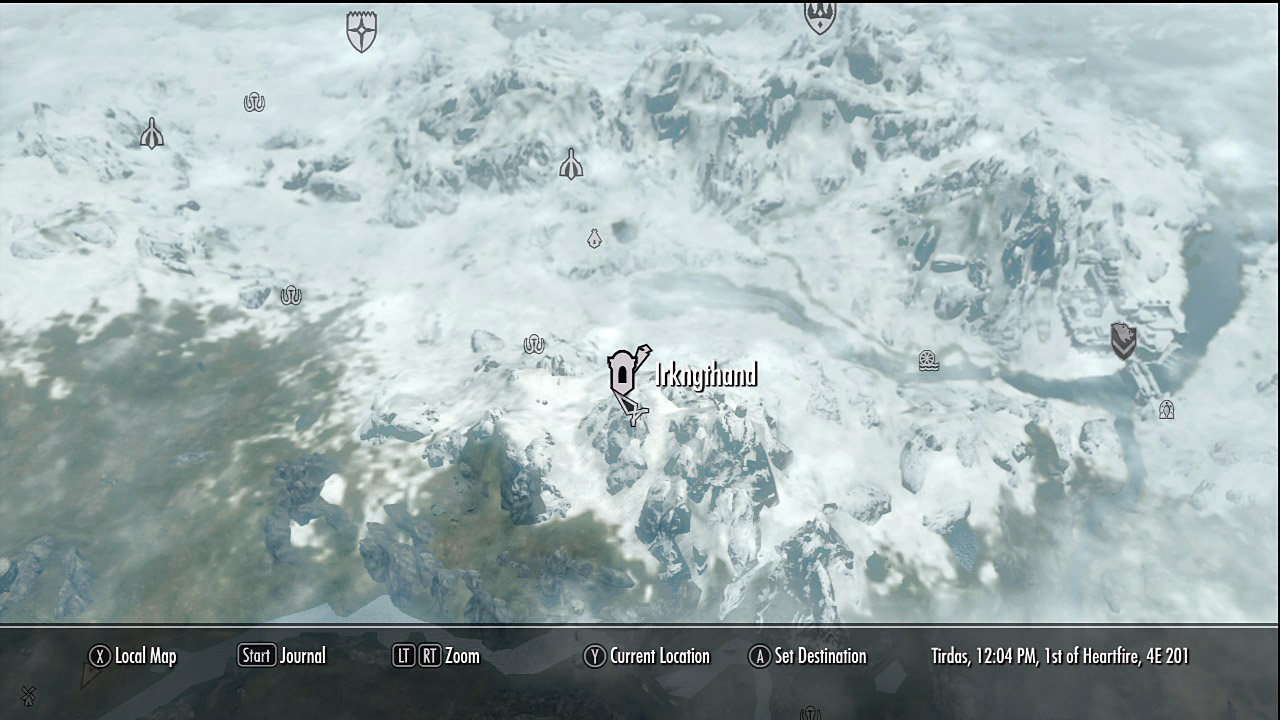This screenshot has height=720, width=1280.
Task: Select the water-wheel mill map marker
Action: (929, 362)
